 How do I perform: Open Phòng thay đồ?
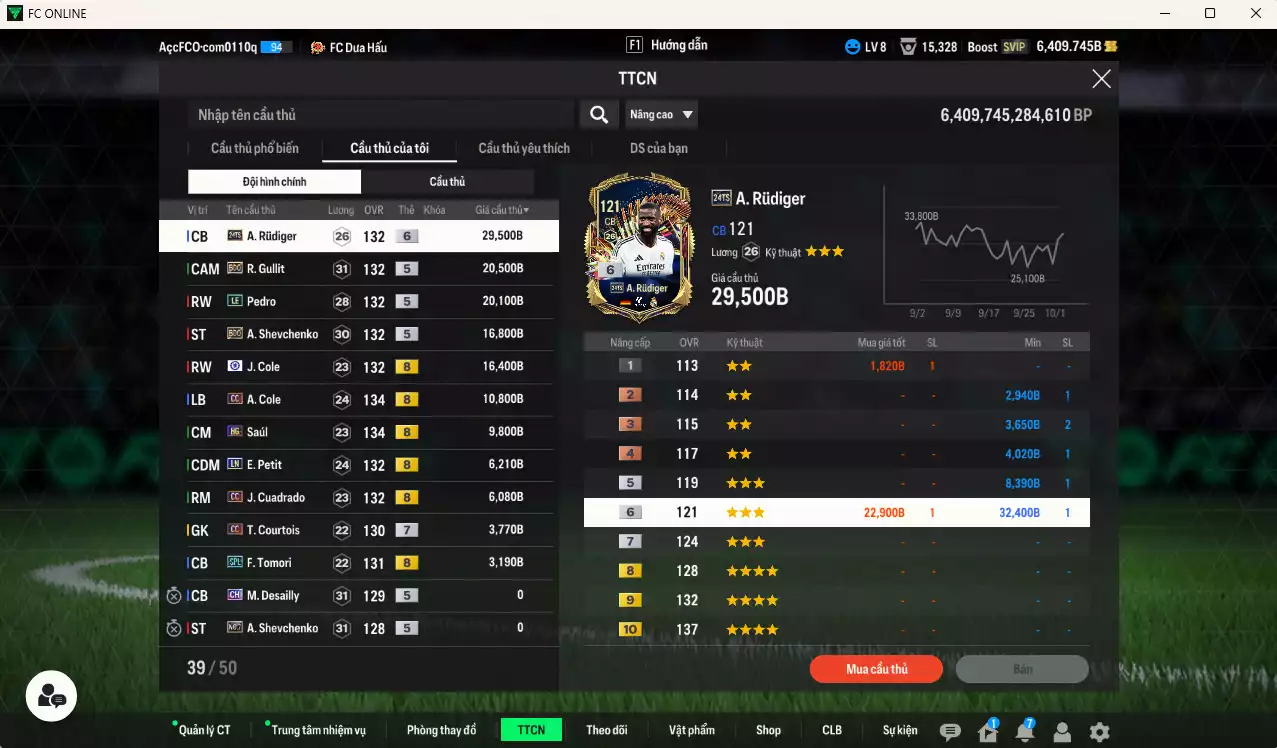pyautogui.click(x=441, y=730)
